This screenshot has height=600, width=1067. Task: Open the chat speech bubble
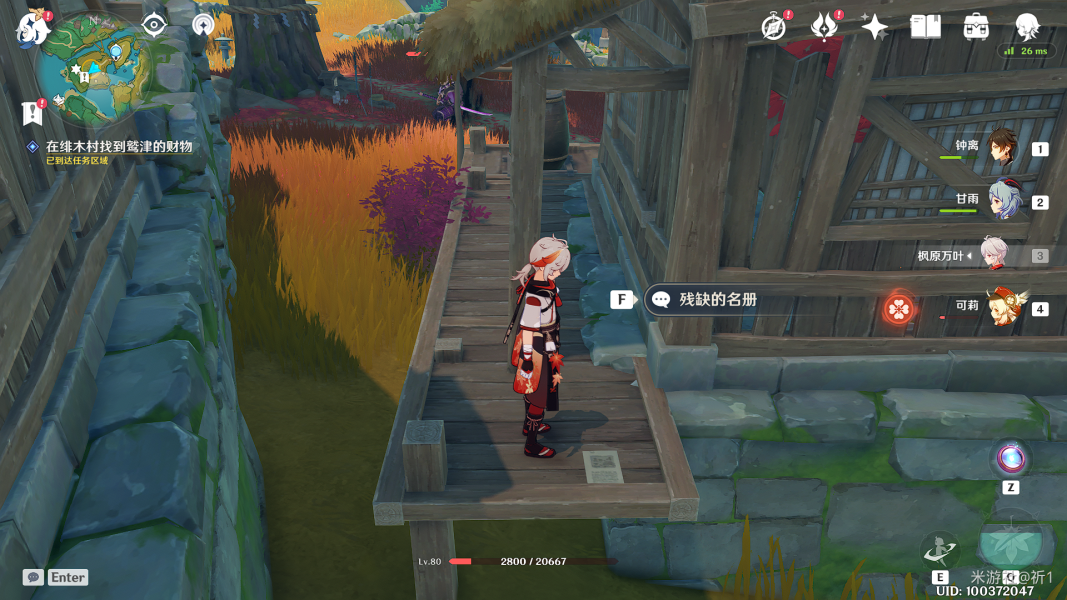33,578
